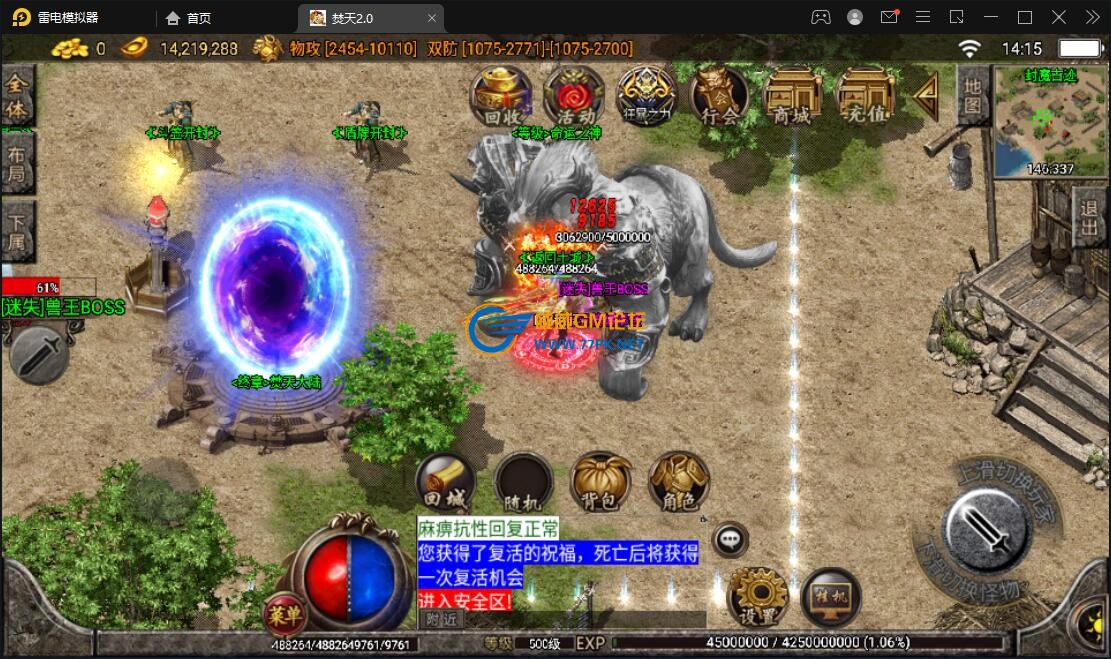This screenshot has width=1111, height=659.
Task: Open the 封魔古迹 minimap
Action: 1049,123
